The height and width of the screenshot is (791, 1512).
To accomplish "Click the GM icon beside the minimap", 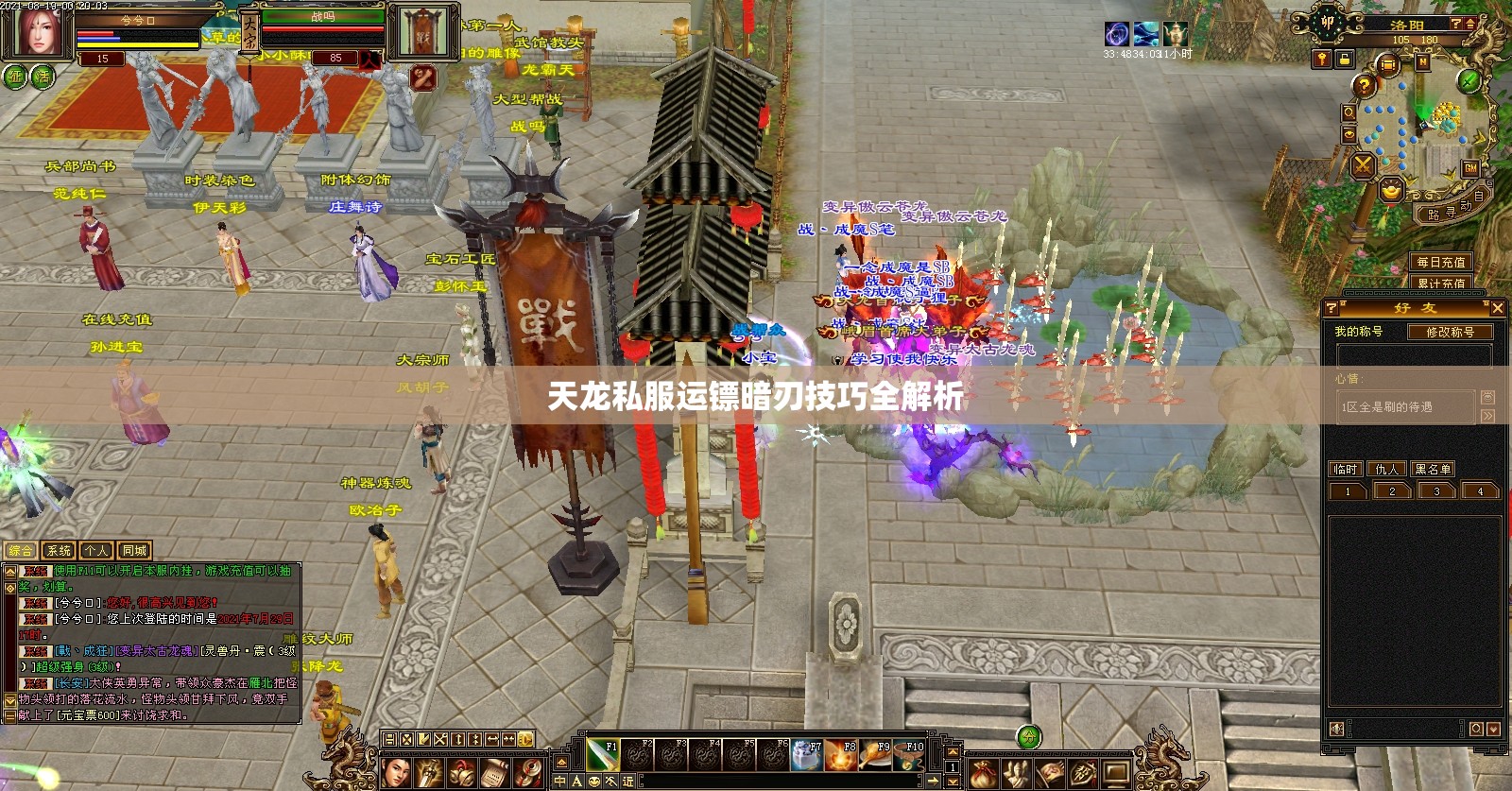I will pos(1471,169).
